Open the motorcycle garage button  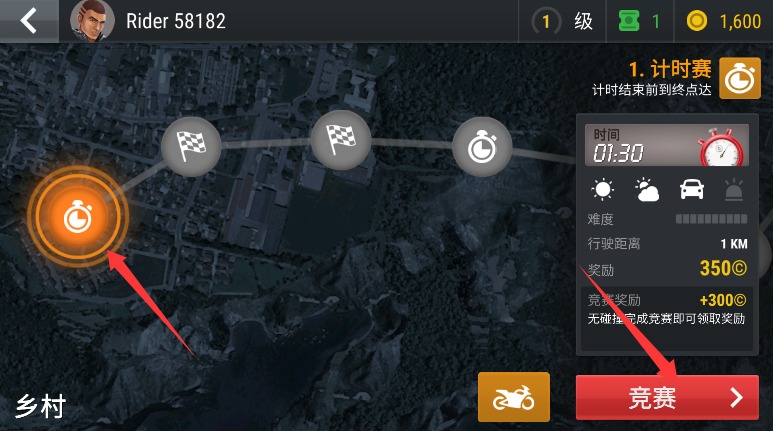(x=514, y=397)
